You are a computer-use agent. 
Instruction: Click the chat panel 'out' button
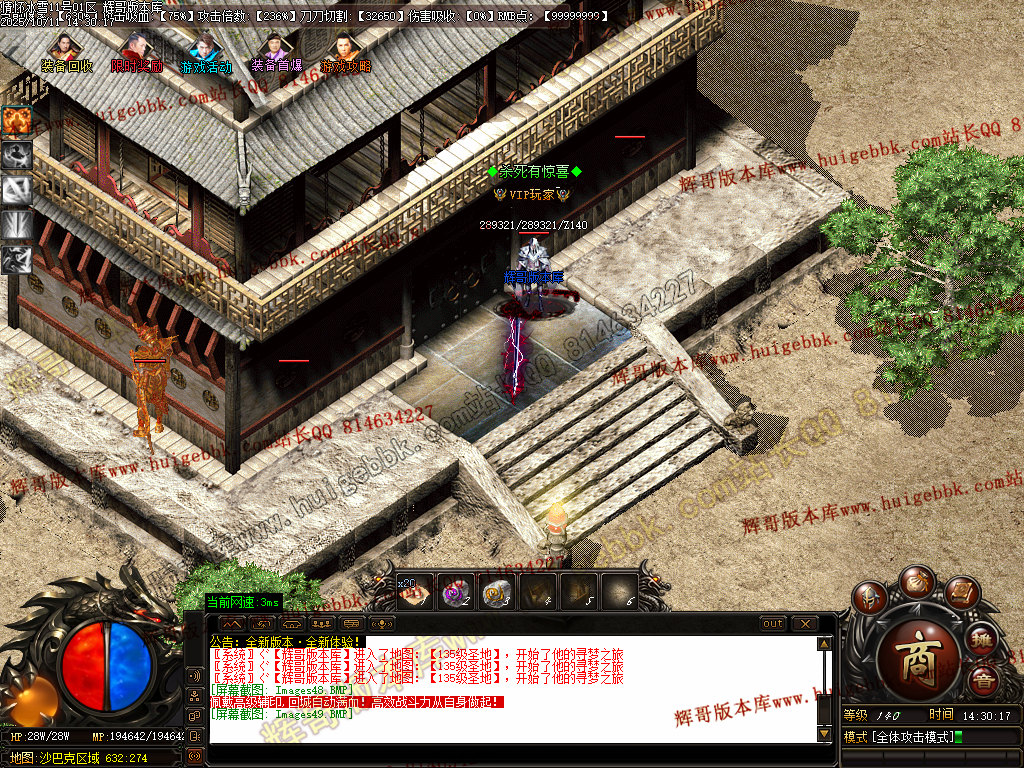(773, 624)
